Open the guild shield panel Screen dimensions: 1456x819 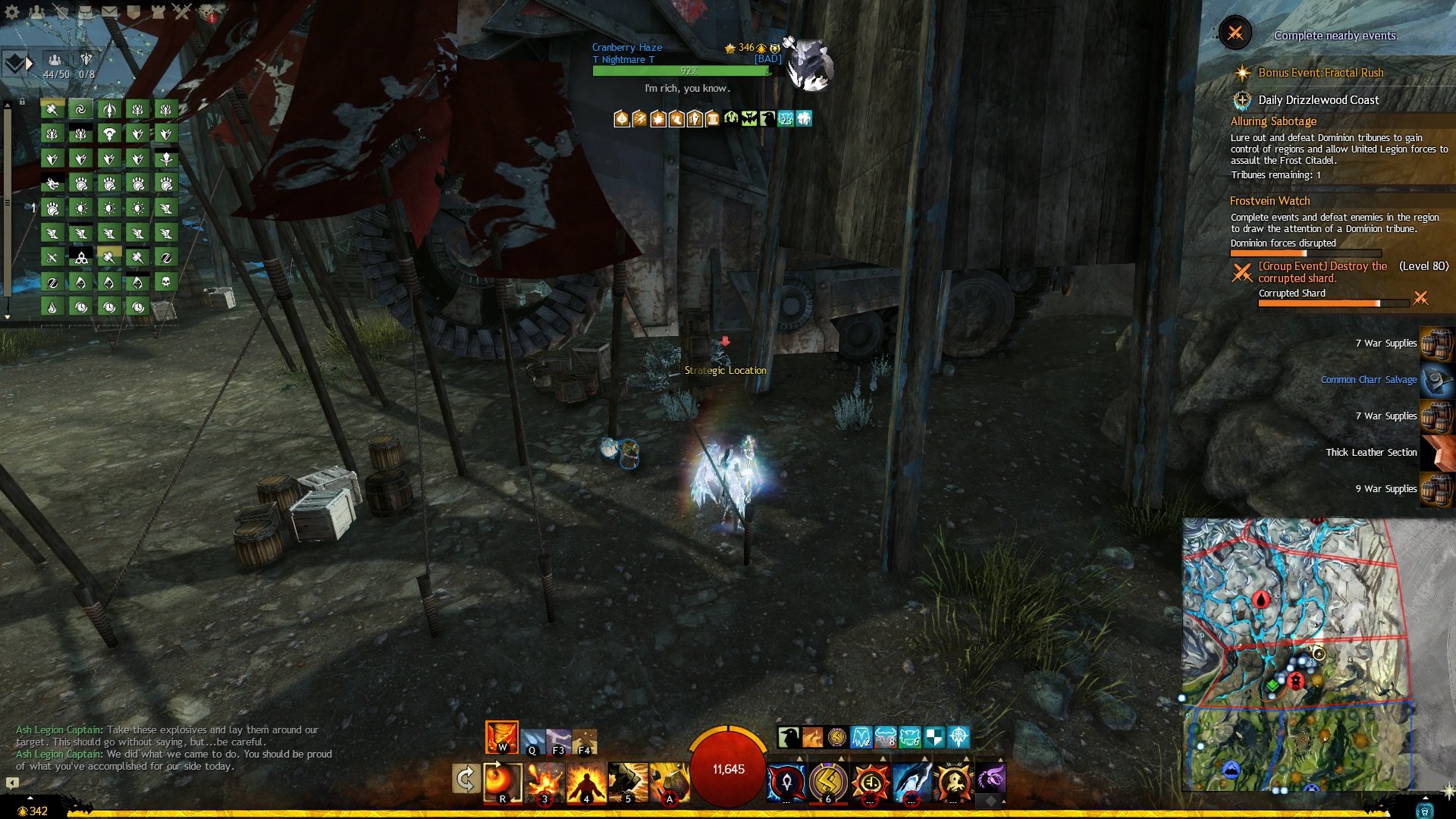coord(133,11)
